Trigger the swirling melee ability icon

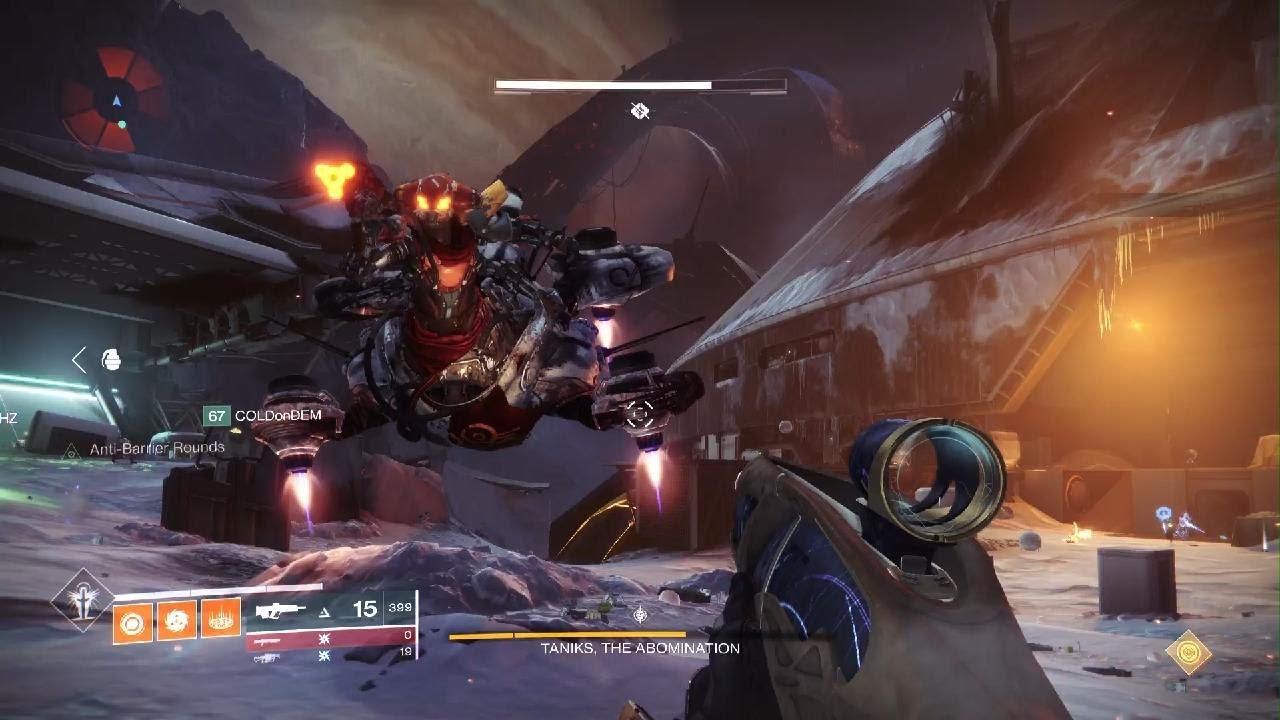pyautogui.click(x=177, y=621)
